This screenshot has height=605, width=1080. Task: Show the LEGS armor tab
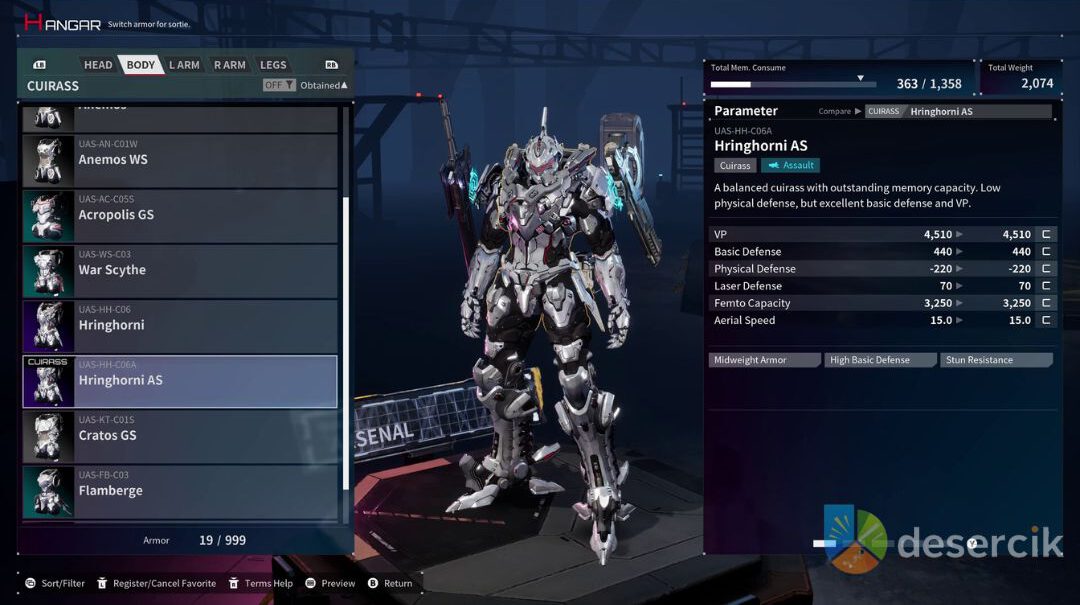click(273, 65)
